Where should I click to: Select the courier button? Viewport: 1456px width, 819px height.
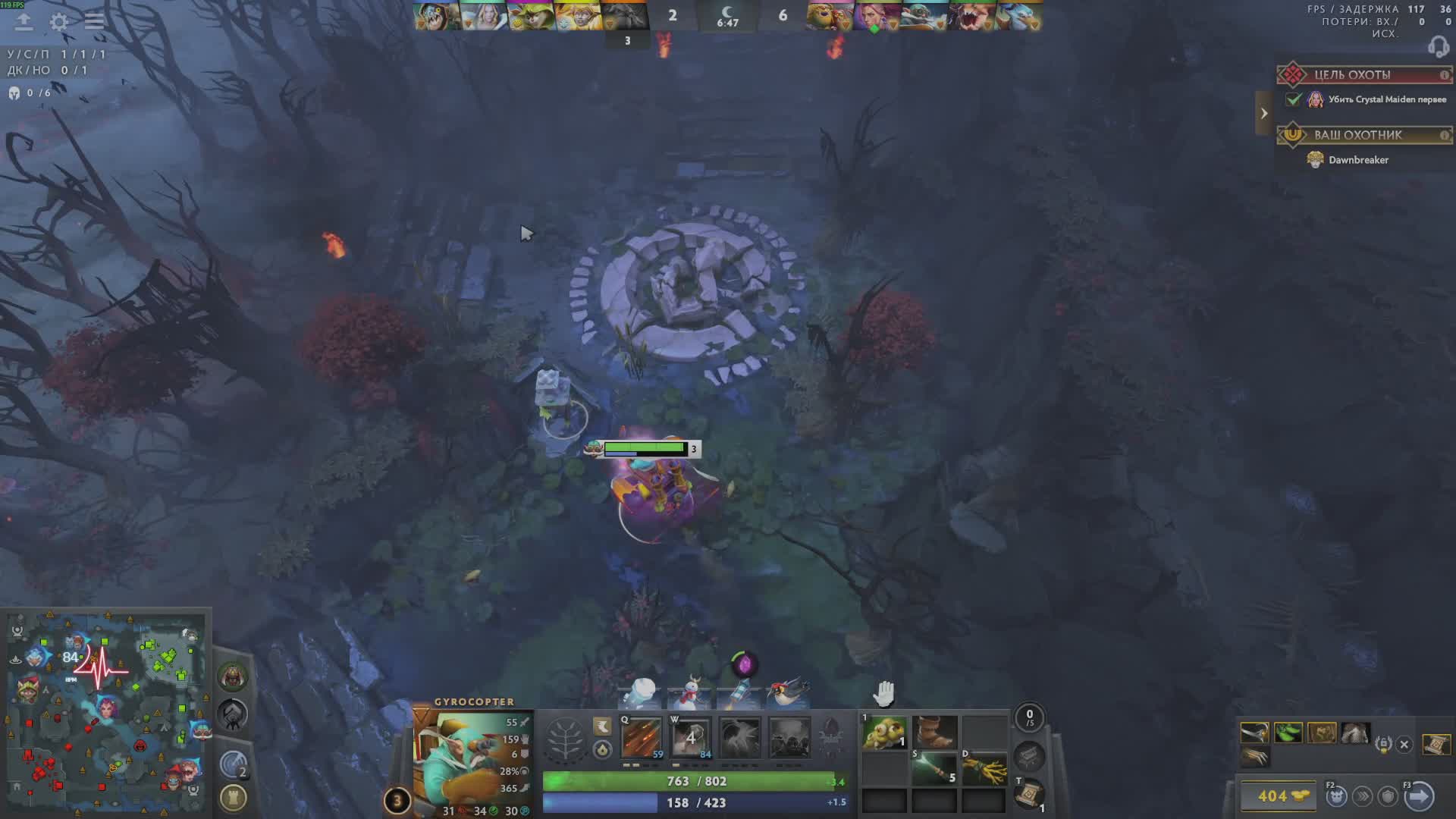pos(1336,796)
